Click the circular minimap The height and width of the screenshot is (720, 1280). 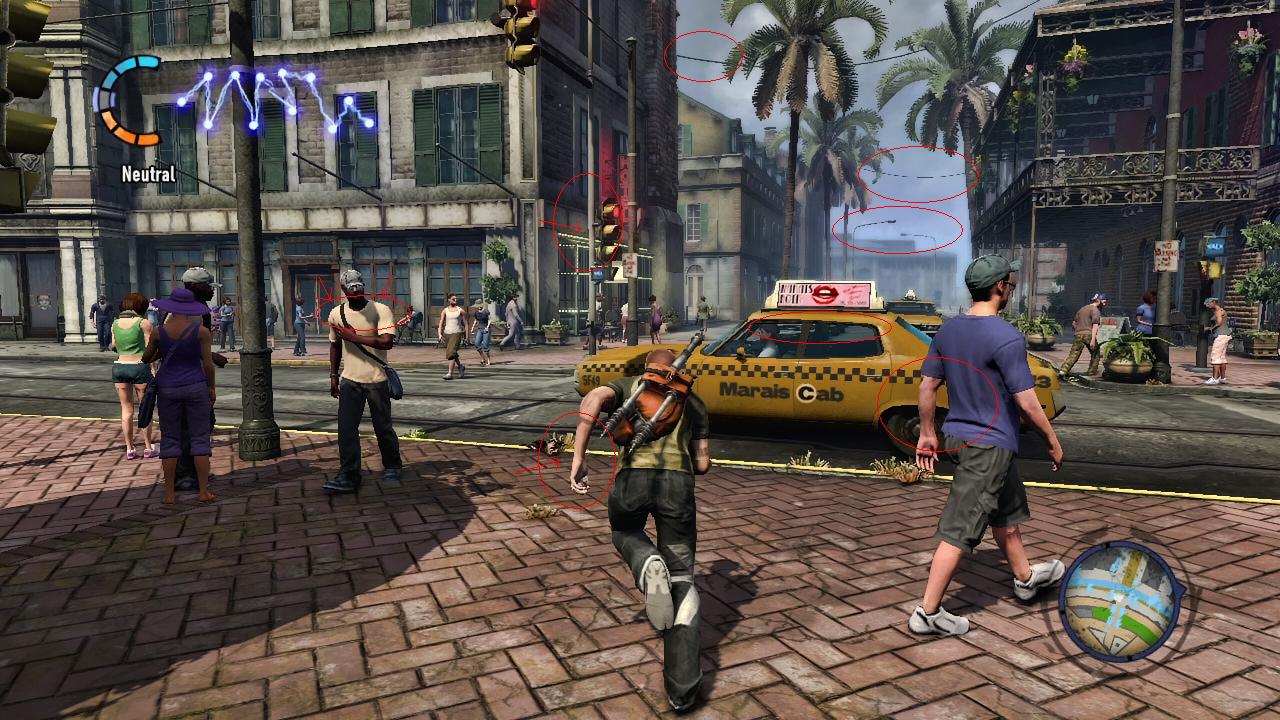coord(1119,600)
